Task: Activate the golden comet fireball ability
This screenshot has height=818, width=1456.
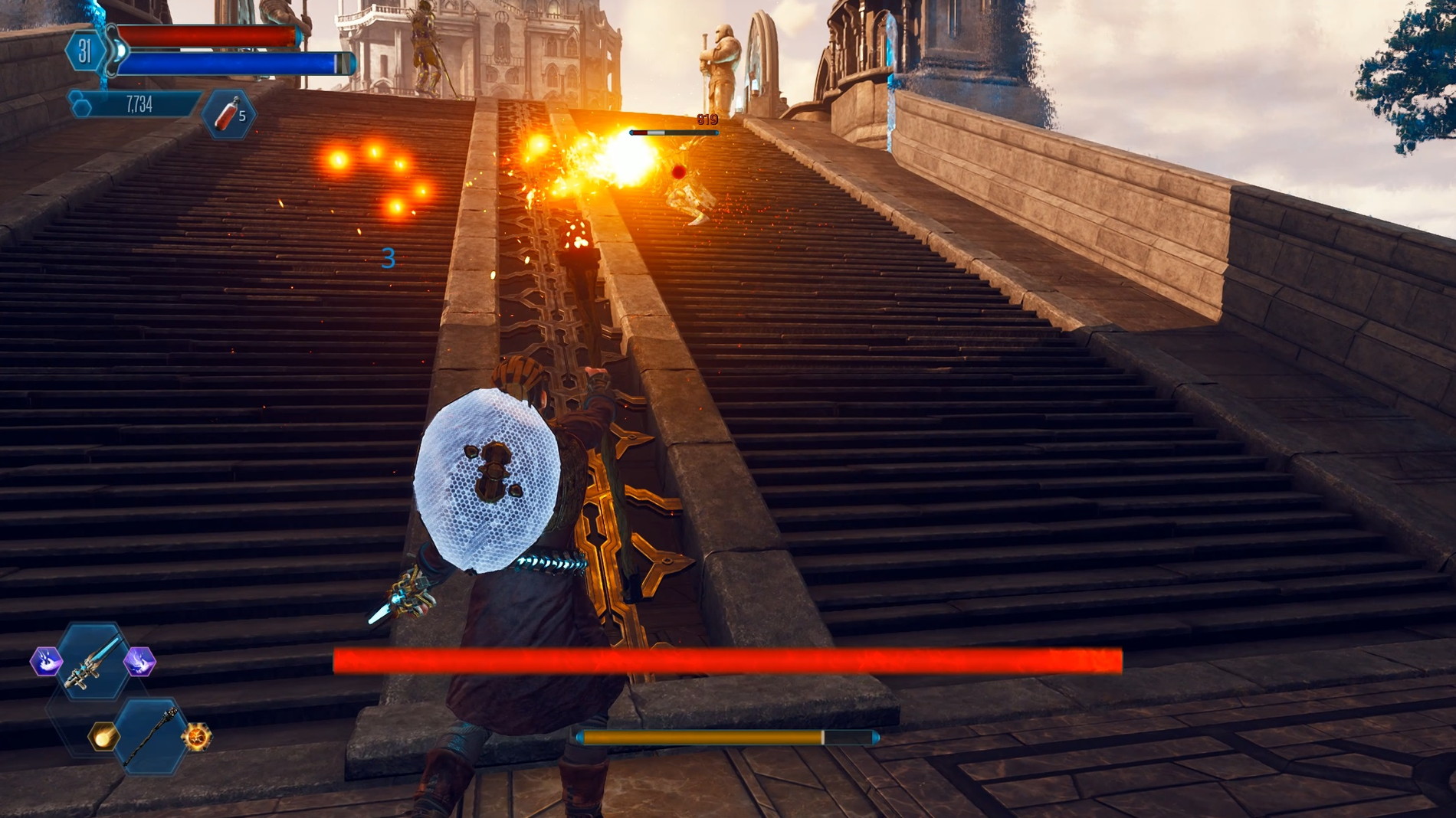Action: pos(103,736)
